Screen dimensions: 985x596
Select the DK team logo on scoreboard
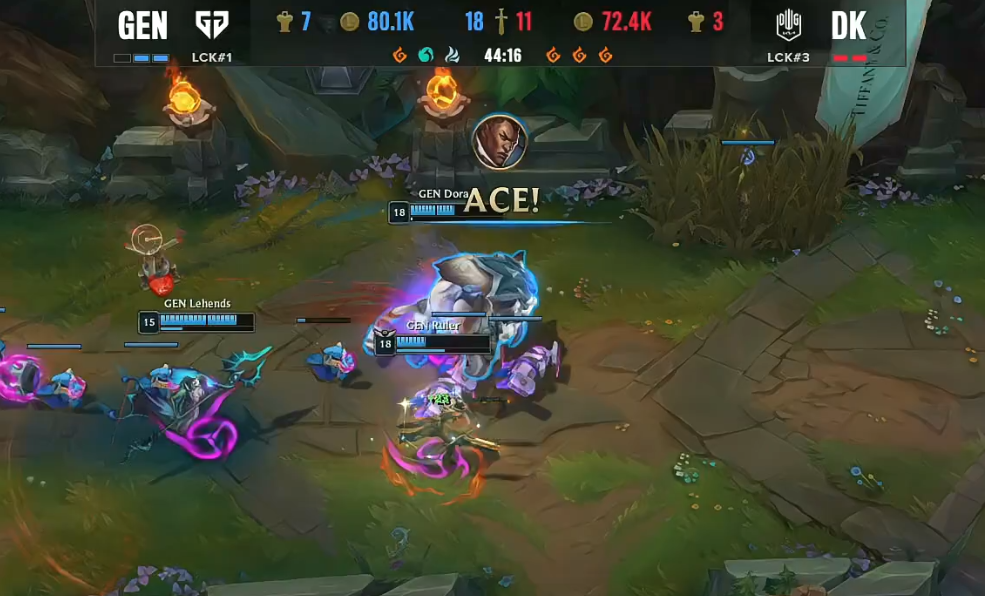pyautogui.click(x=789, y=24)
